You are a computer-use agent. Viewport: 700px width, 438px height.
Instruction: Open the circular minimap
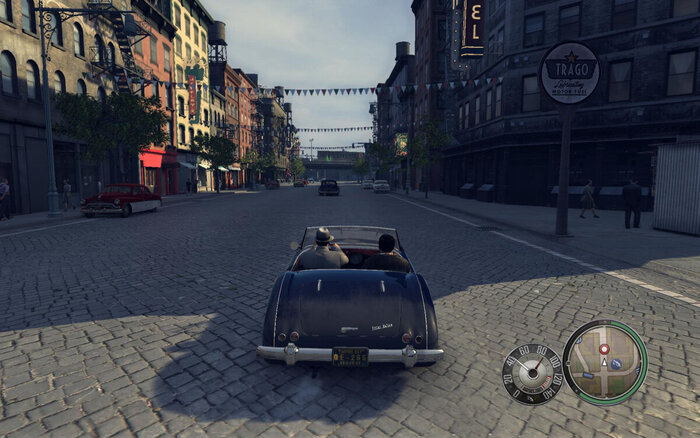604,362
